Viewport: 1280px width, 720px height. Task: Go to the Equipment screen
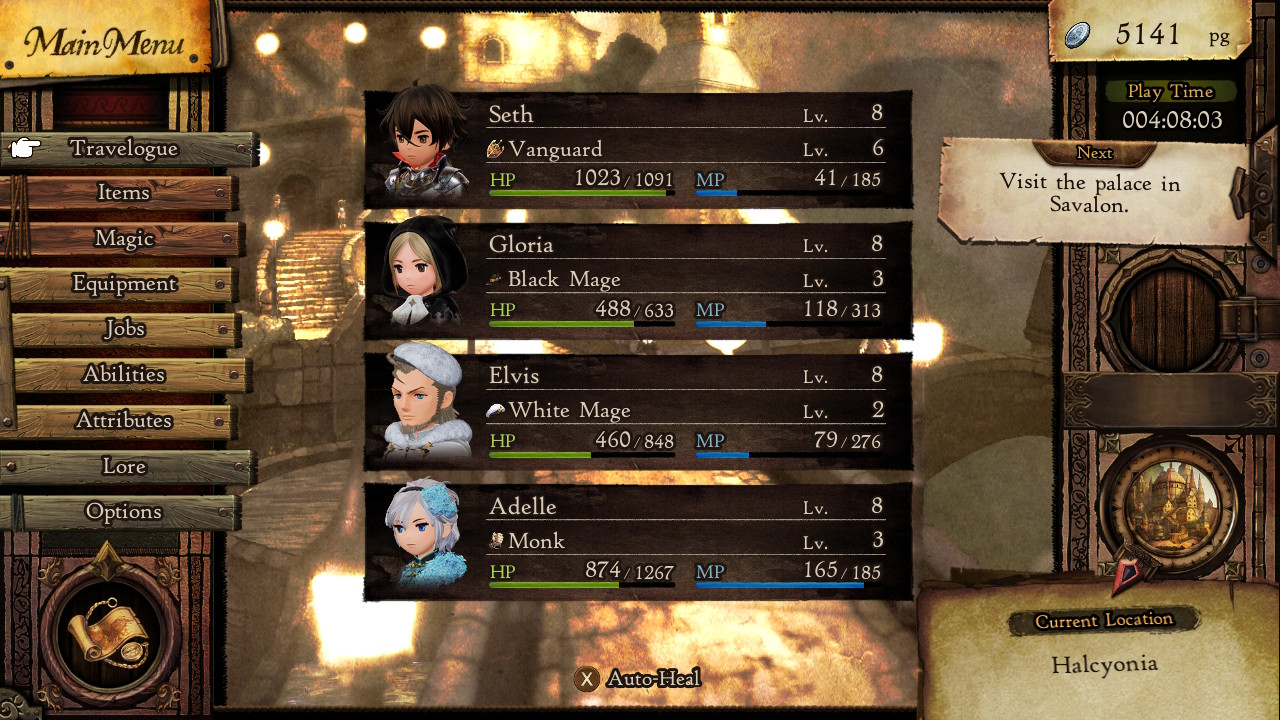(124, 284)
